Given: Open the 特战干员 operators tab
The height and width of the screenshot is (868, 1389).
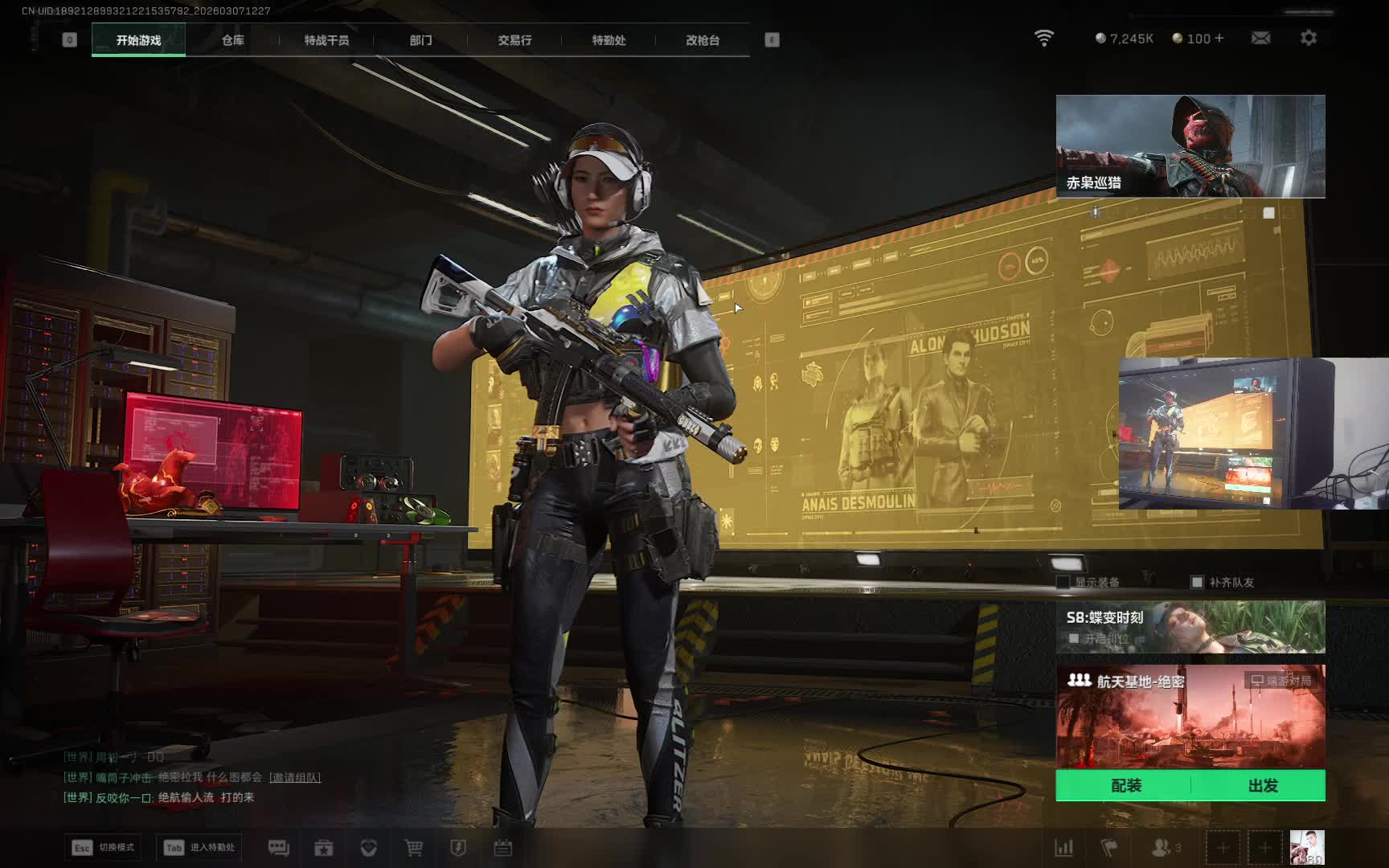Looking at the screenshot, I should pos(326,40).
